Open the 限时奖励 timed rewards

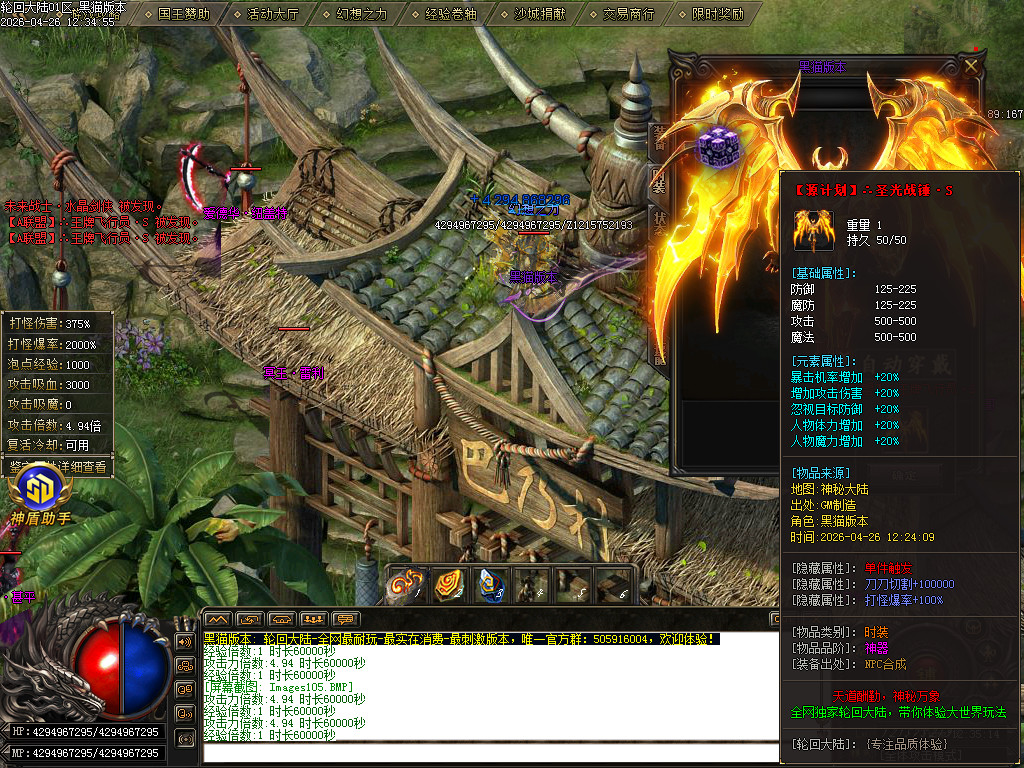tap(718, 14)
